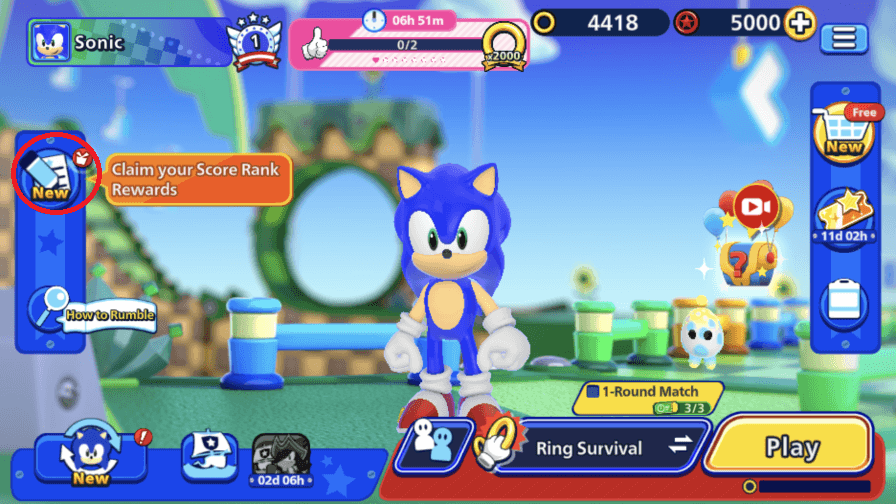Open the locked character timer icon
Viewport: 896px width, 504px height.
tap(280, 459)
